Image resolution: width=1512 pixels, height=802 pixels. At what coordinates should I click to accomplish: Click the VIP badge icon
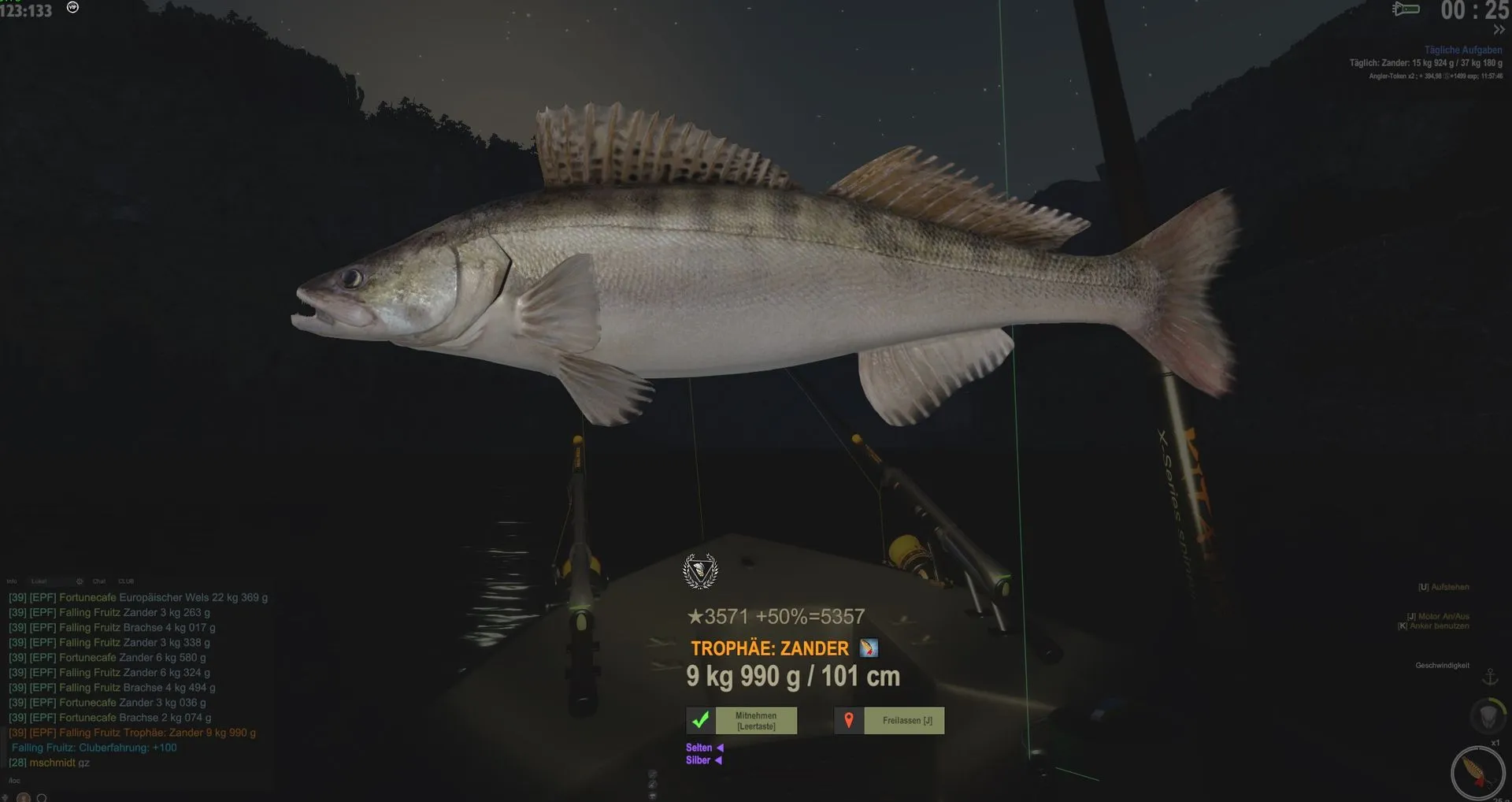(x=72, y=7)
